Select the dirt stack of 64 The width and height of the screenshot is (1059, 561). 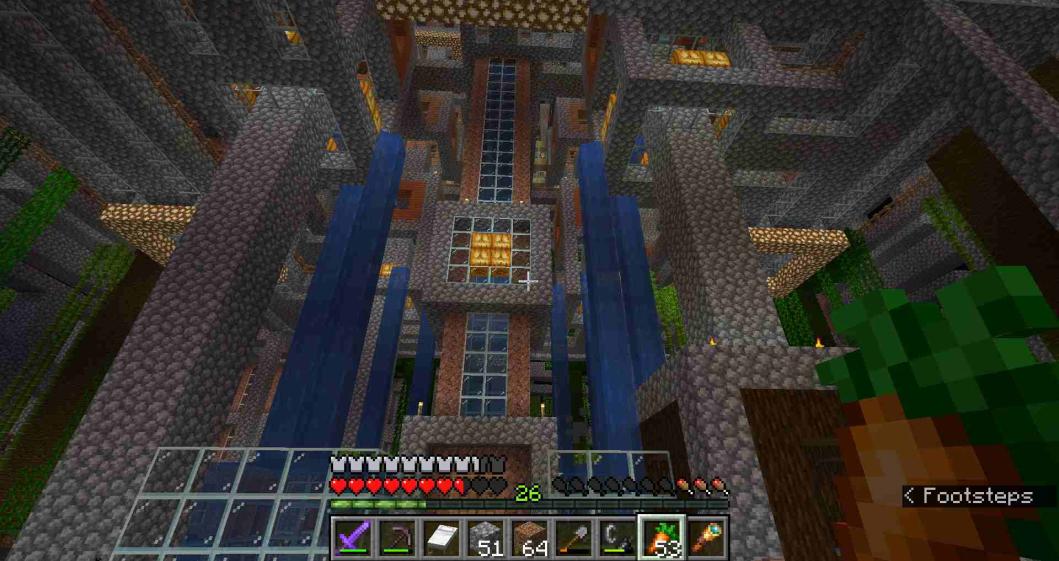(529, 538)
